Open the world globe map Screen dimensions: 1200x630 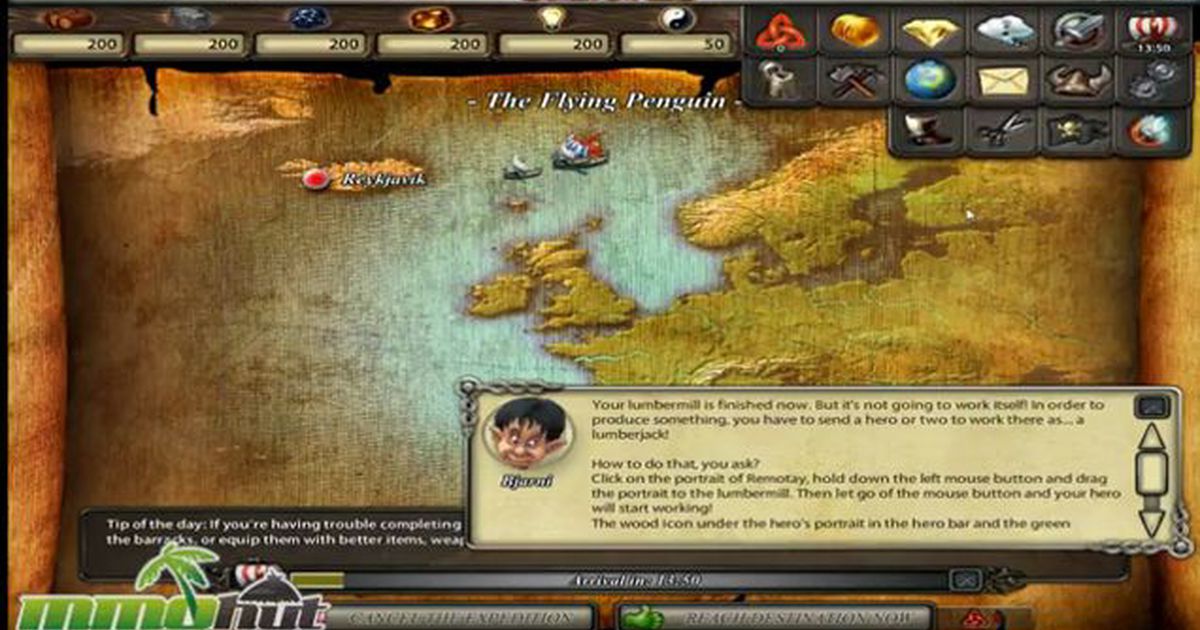pyautogui.click(x=930, y=81)
